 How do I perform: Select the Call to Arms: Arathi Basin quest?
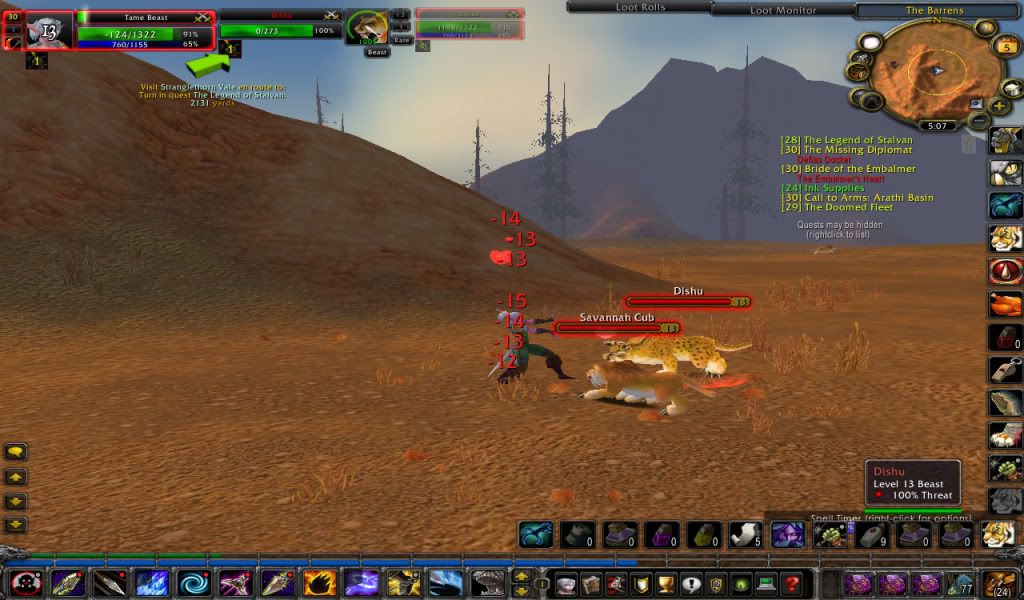point(867,198)
